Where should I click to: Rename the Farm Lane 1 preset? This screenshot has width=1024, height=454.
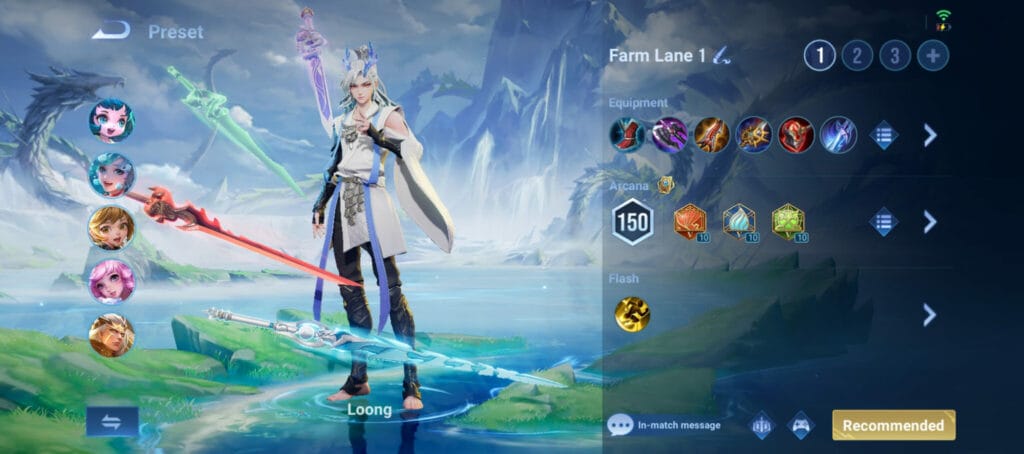pyautogui.click(x=721, y=57)
